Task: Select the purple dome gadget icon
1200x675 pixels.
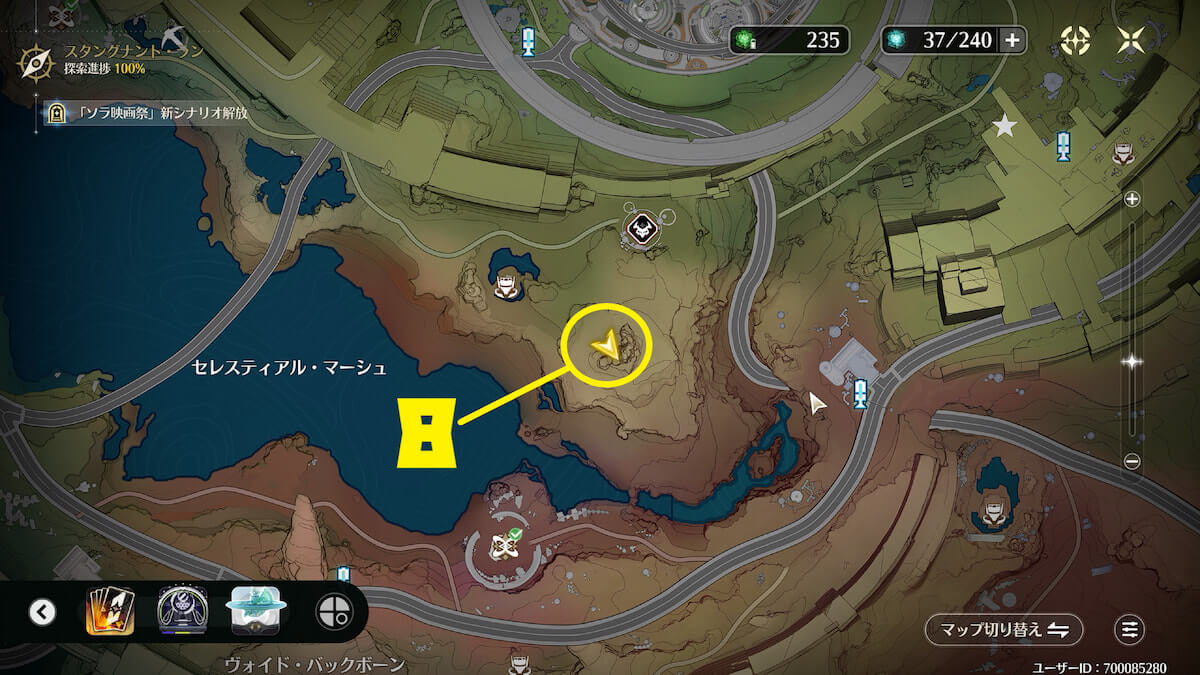Action: click(x=182, y=611)
